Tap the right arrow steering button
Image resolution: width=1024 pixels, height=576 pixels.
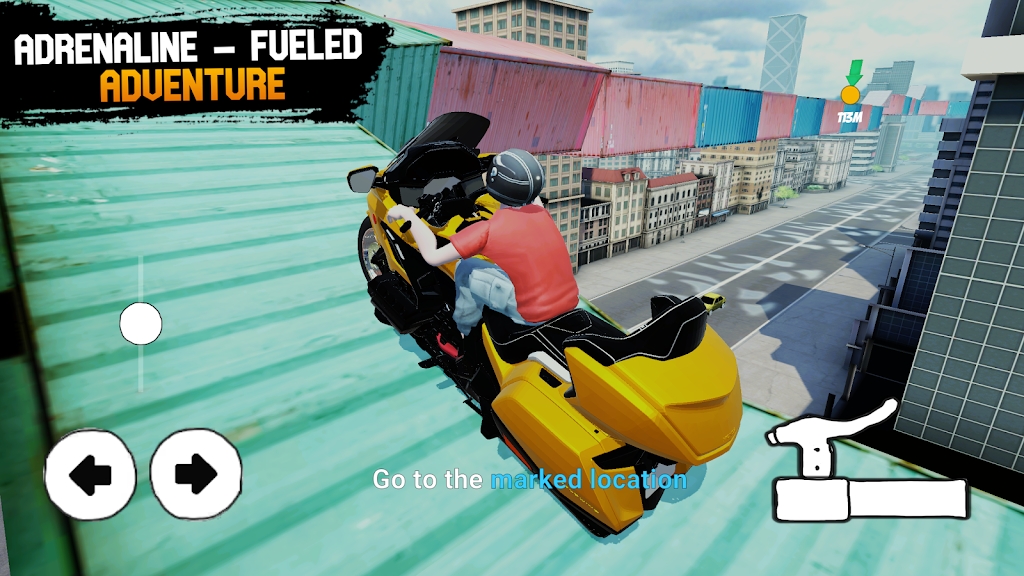(x=196, y=474)
